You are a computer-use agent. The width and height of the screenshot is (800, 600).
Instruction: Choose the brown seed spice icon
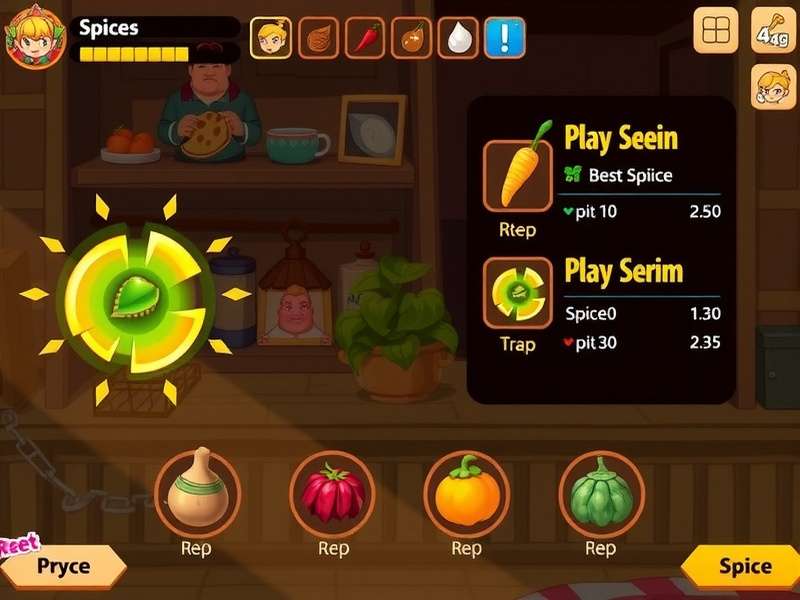[x=319, y=37]
